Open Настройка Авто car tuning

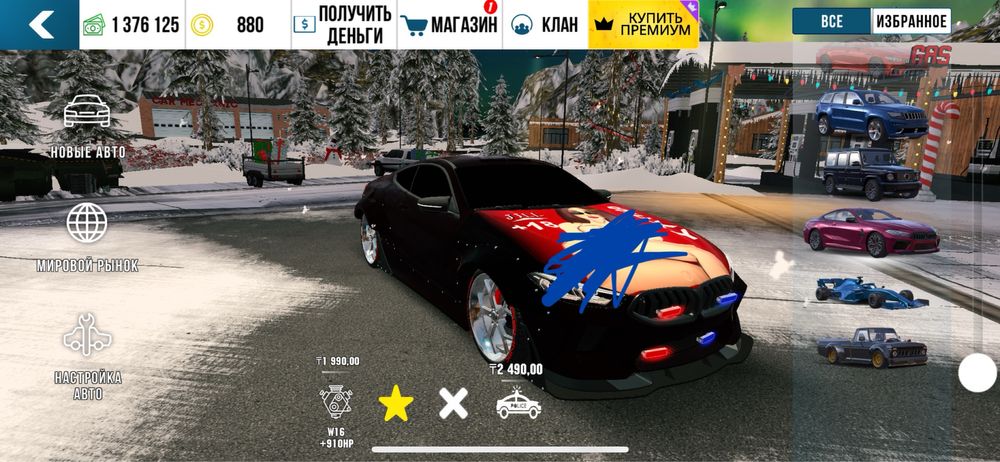[88, 355]
